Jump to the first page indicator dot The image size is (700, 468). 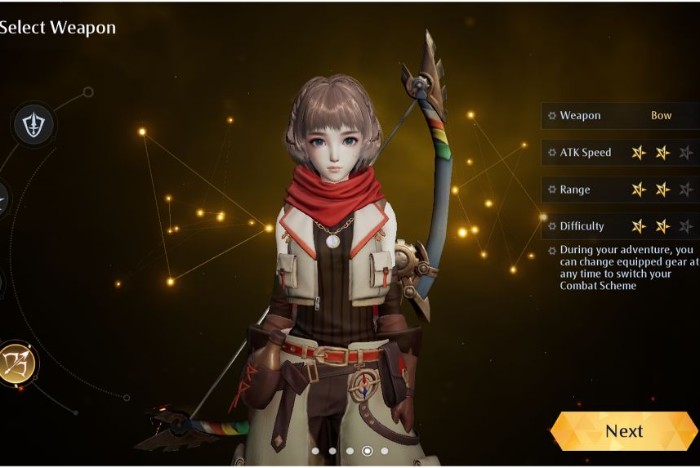pos(315,451)
